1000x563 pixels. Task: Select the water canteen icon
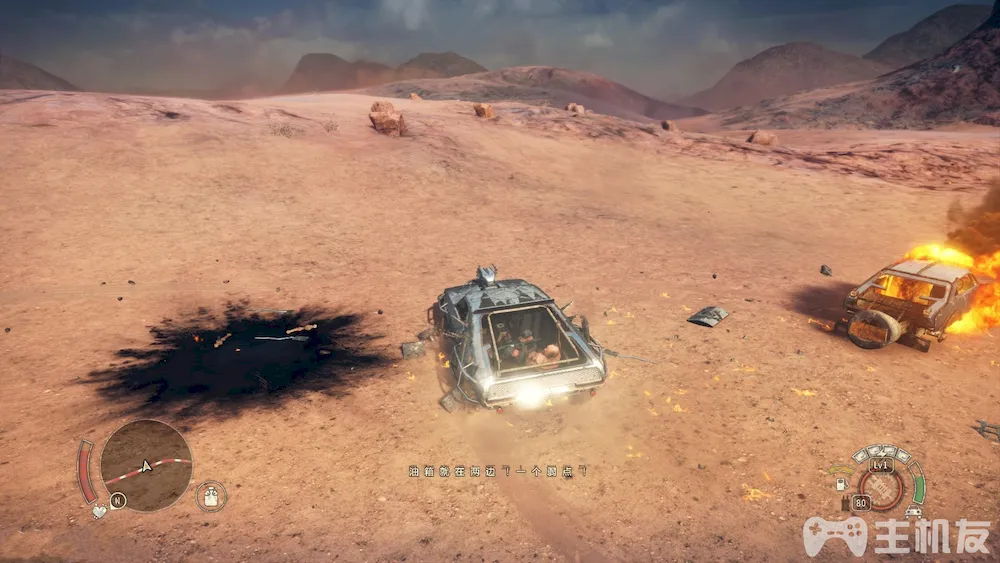pyautogui.click(x=211, y=496)
